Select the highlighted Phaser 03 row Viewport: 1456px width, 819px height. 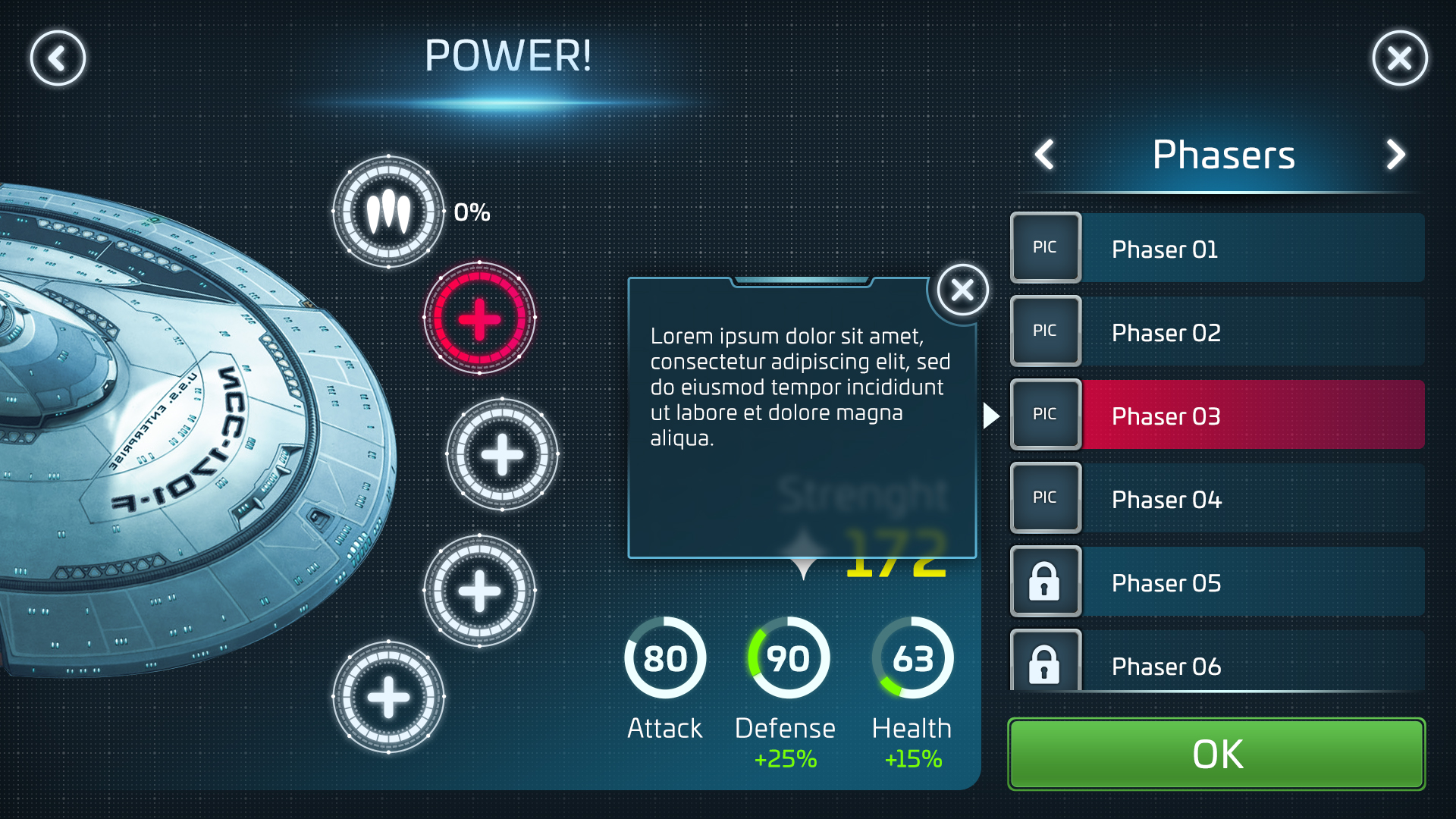(x=1217, y=416)
